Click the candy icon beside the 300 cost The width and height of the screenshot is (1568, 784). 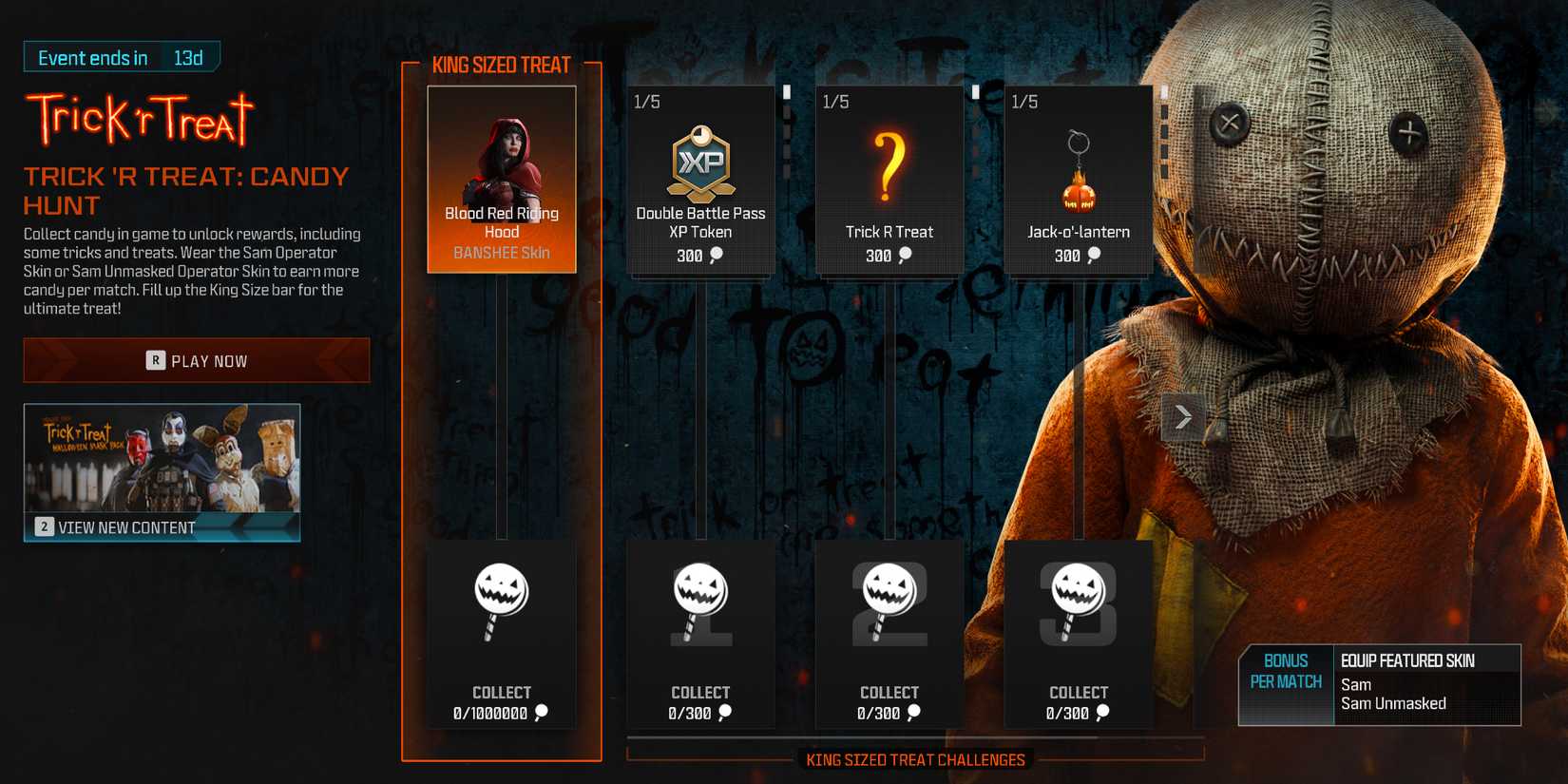pyautogui.click(x=715, y=255)
